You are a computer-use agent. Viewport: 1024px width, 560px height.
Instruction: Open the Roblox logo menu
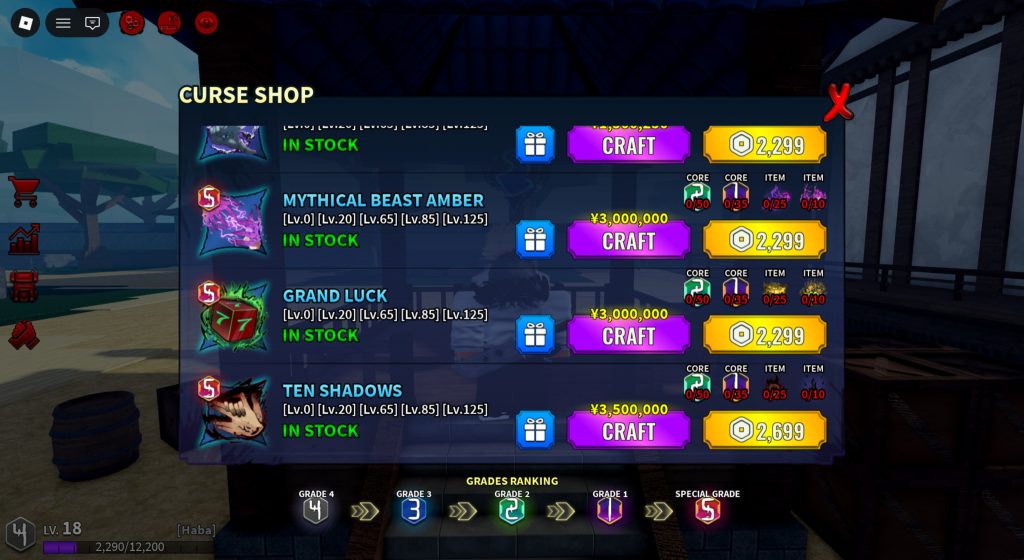pyautogui.click(x=25, y=22)
